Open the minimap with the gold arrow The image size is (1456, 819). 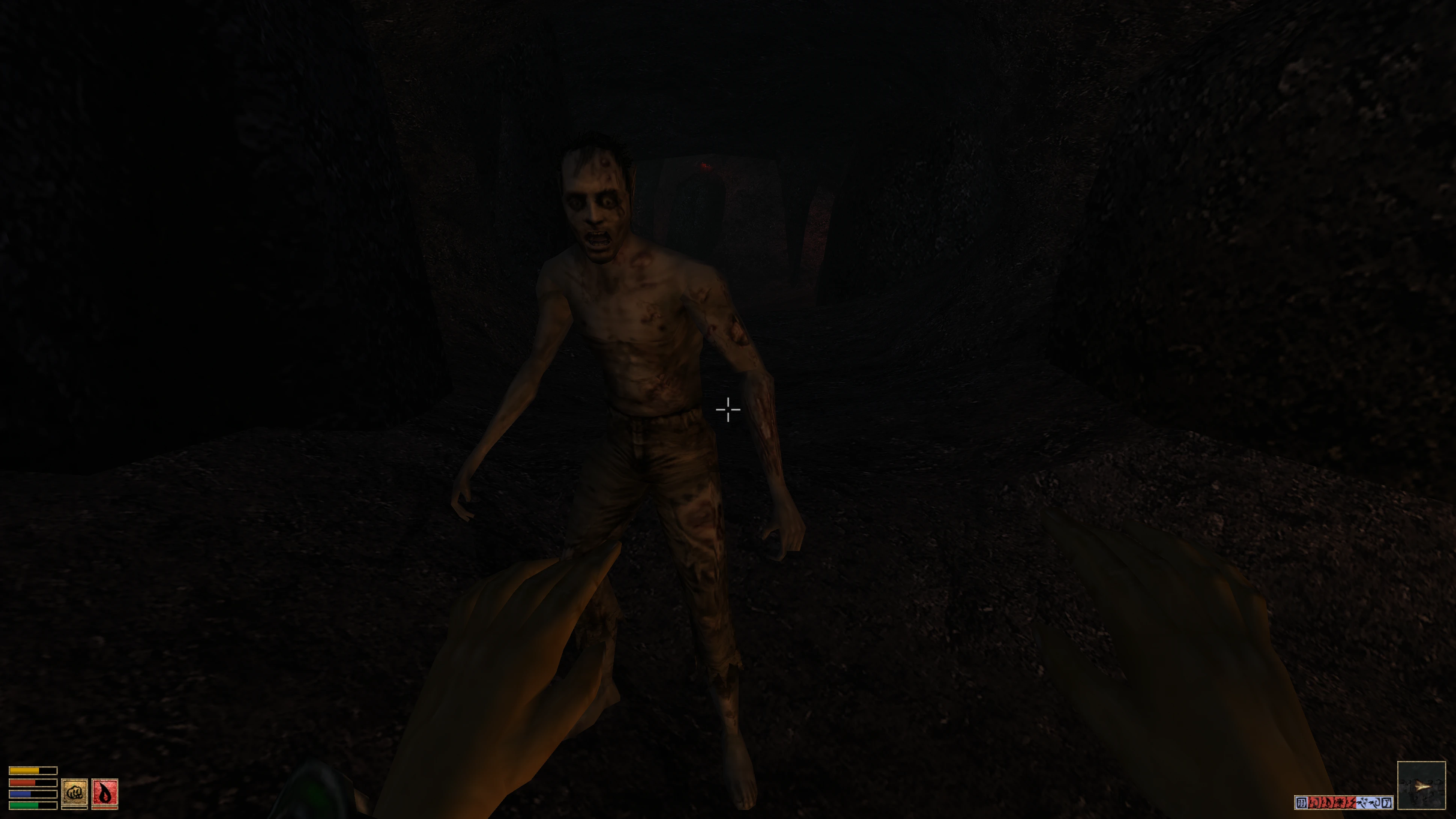tap(1421, 785)
